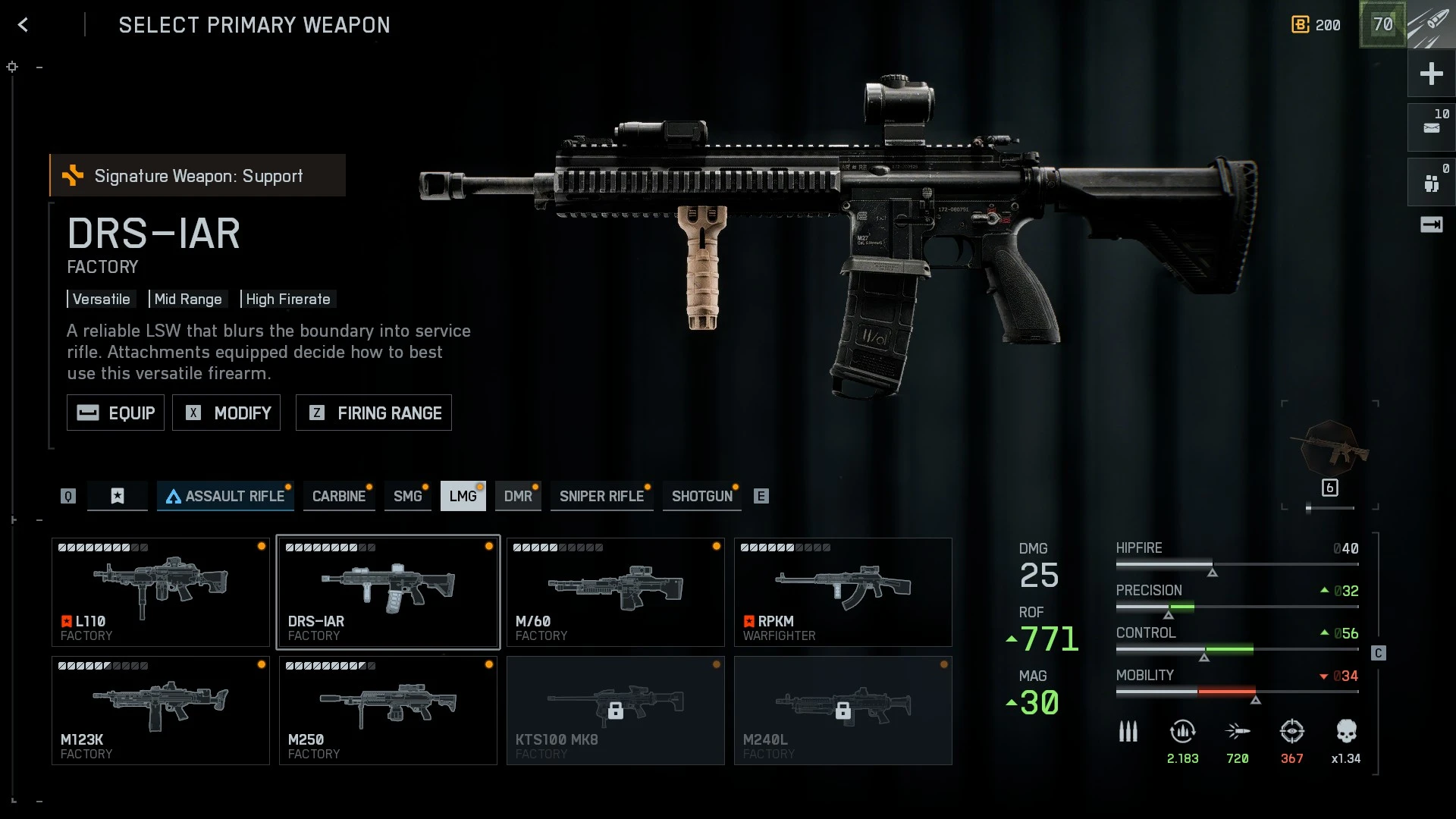Go back with the top-left arrow

24,25
